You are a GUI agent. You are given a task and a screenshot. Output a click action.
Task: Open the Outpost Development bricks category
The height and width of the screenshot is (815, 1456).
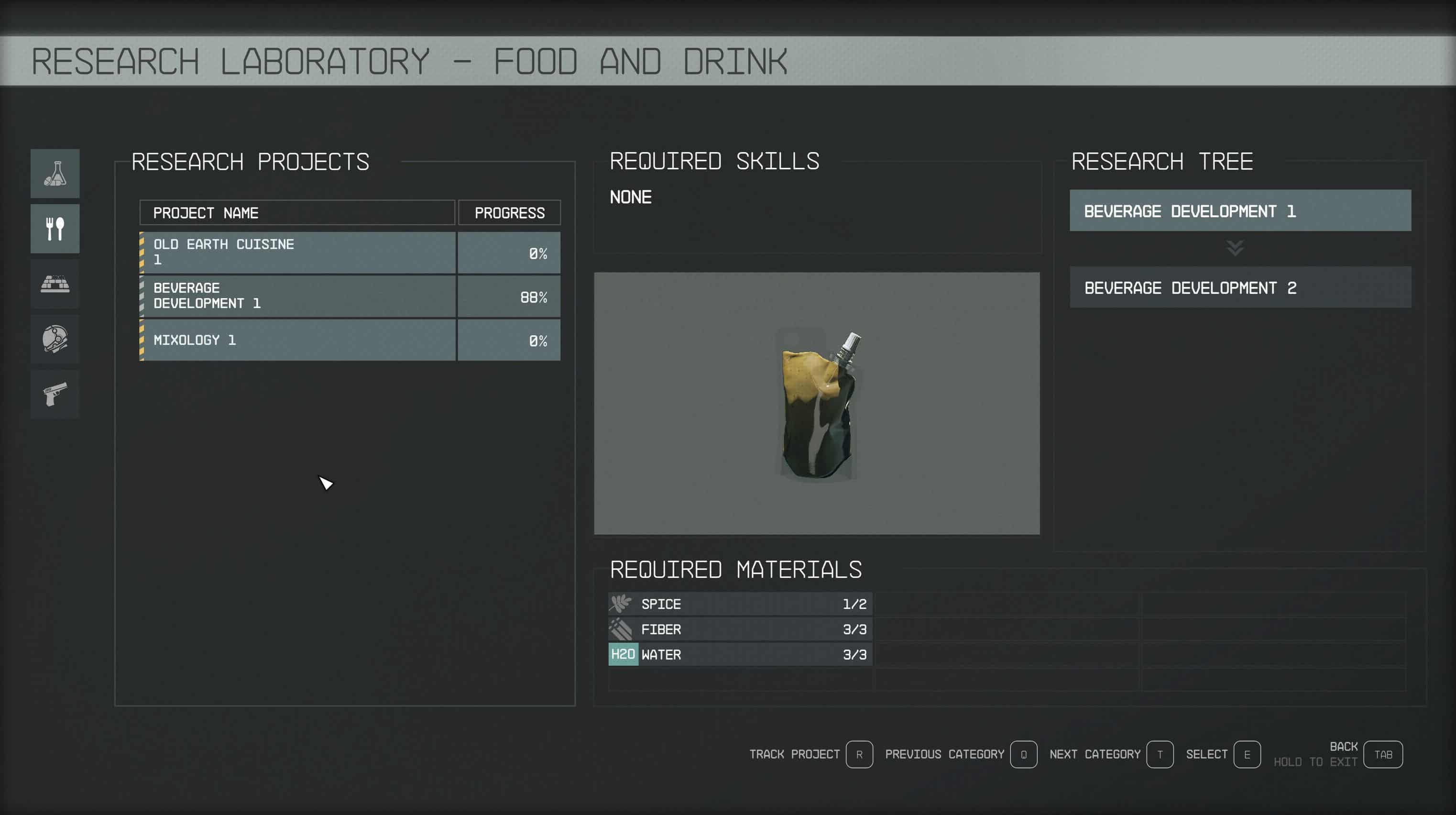point(55,284)
